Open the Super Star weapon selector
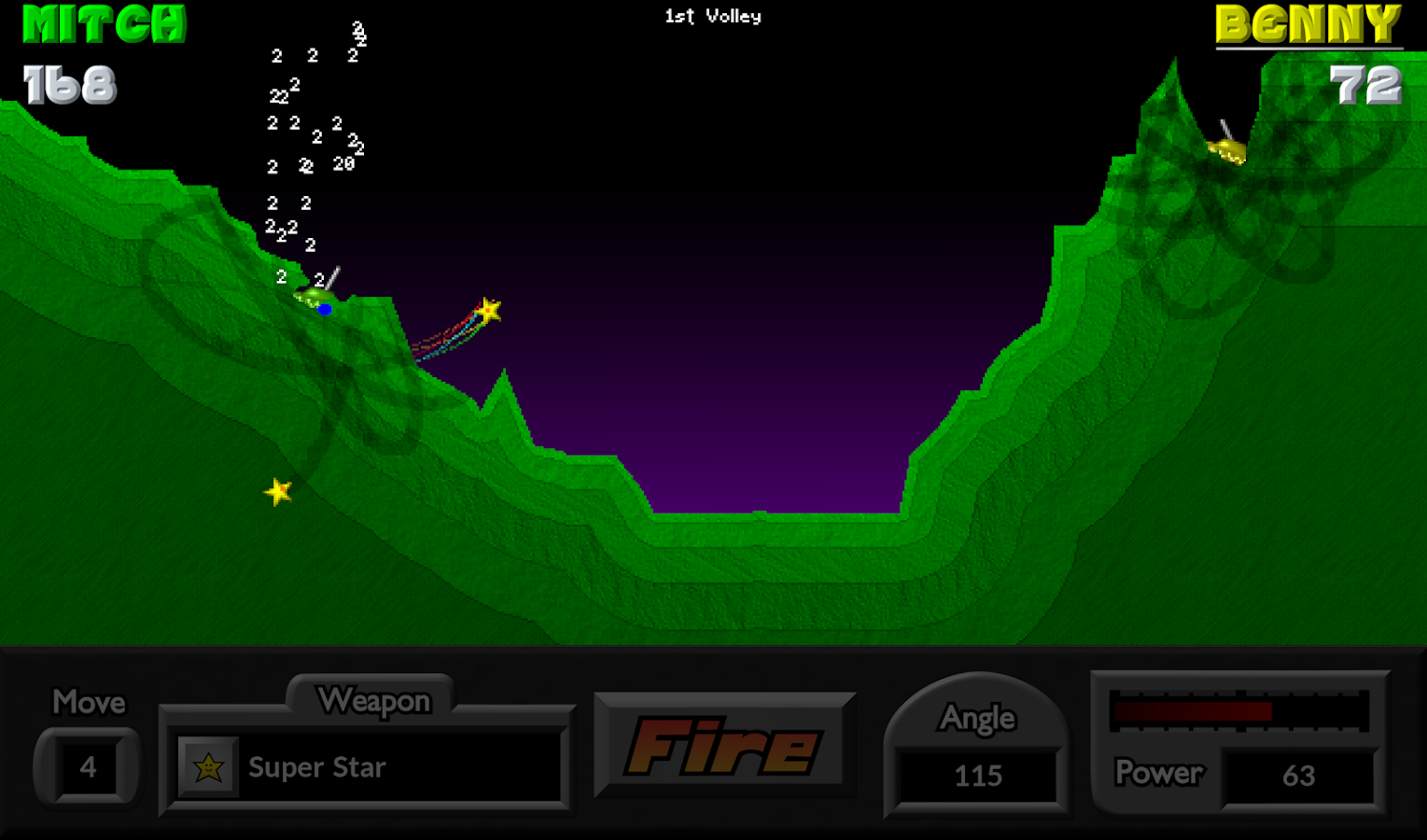 tap(367, 767)
